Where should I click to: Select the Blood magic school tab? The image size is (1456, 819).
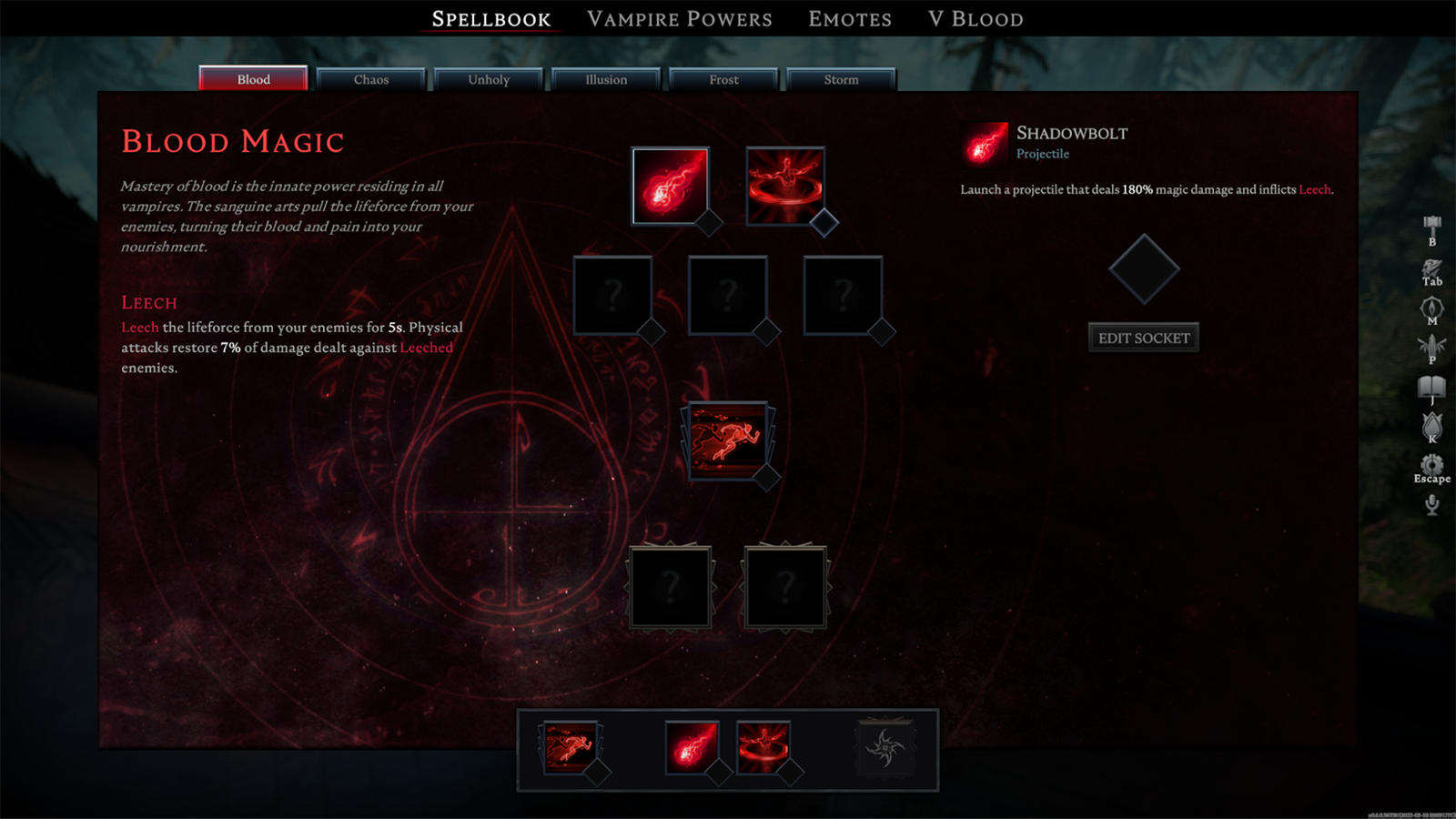click(x=253, y=79)
